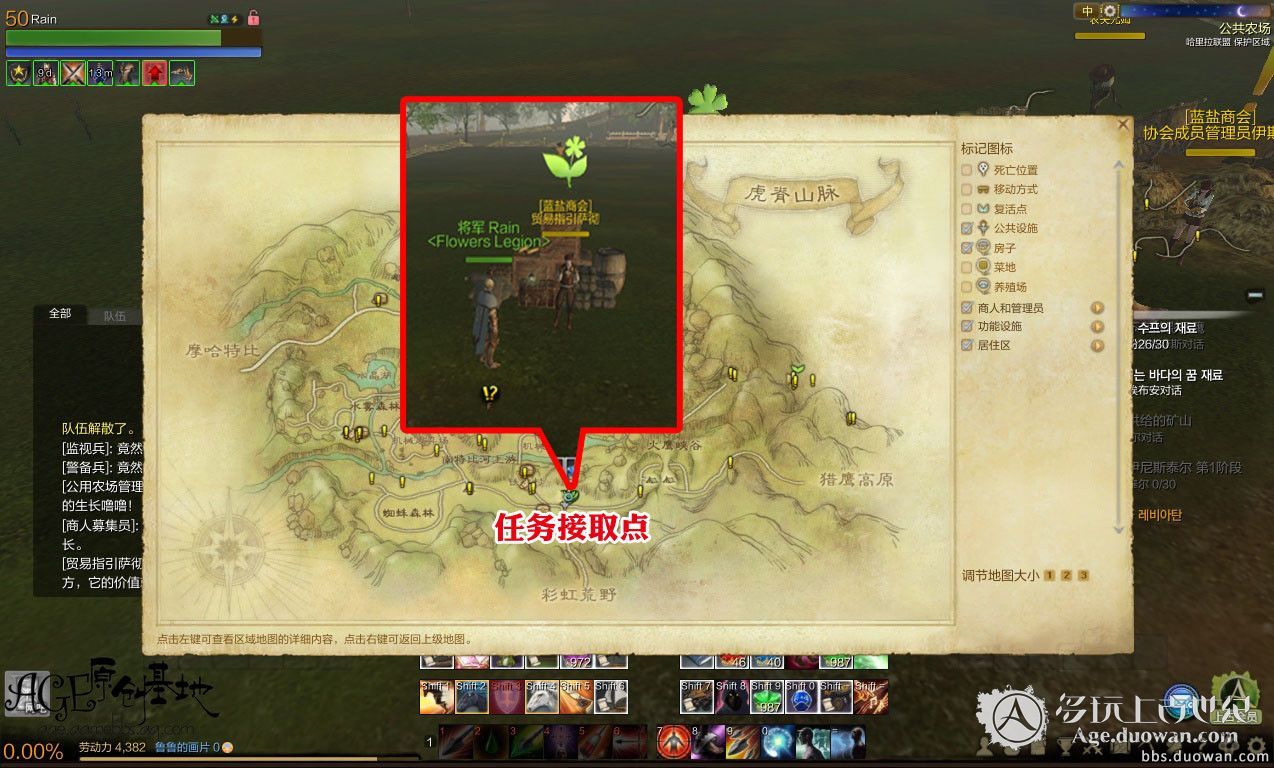Uncheck the 公共设施 marker filter
This screenshot has width=1274, height=768.
tap(967, 228)
